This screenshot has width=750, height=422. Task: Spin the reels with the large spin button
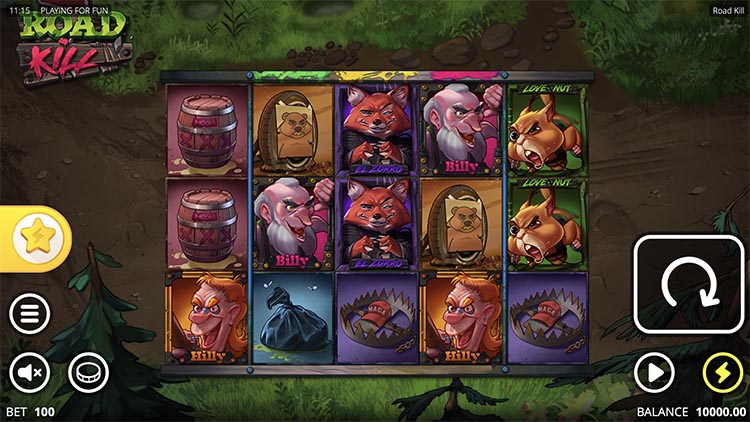click(x=689, y=285)
